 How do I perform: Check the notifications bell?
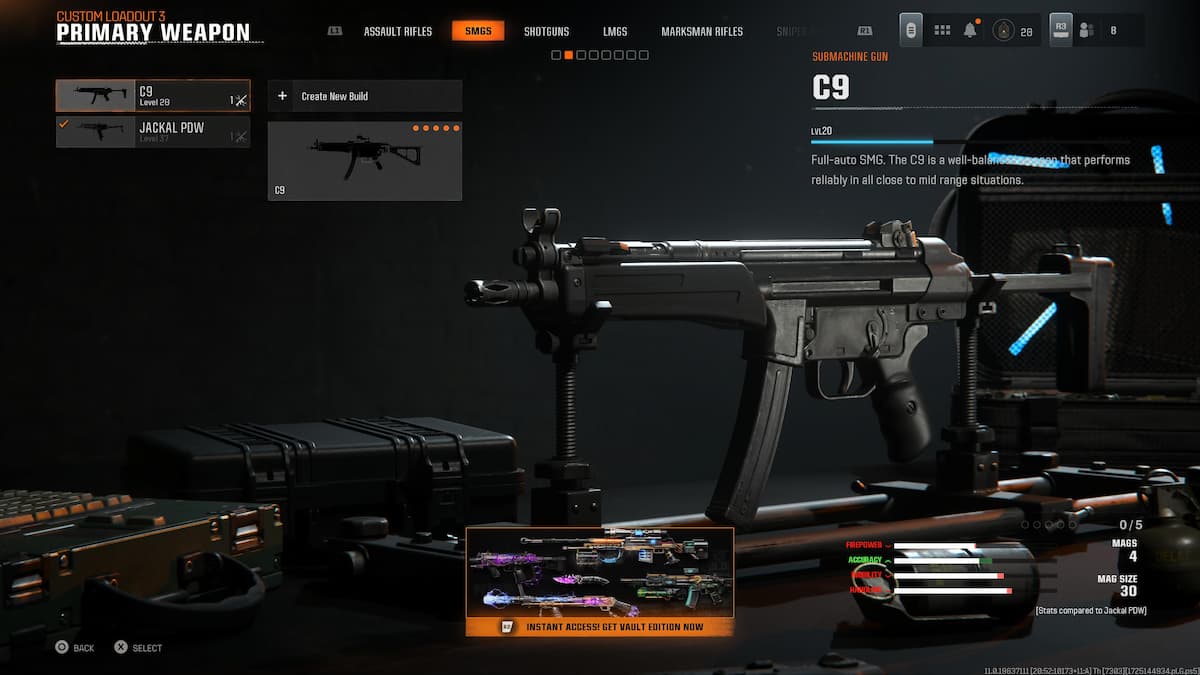pos(970,31)
